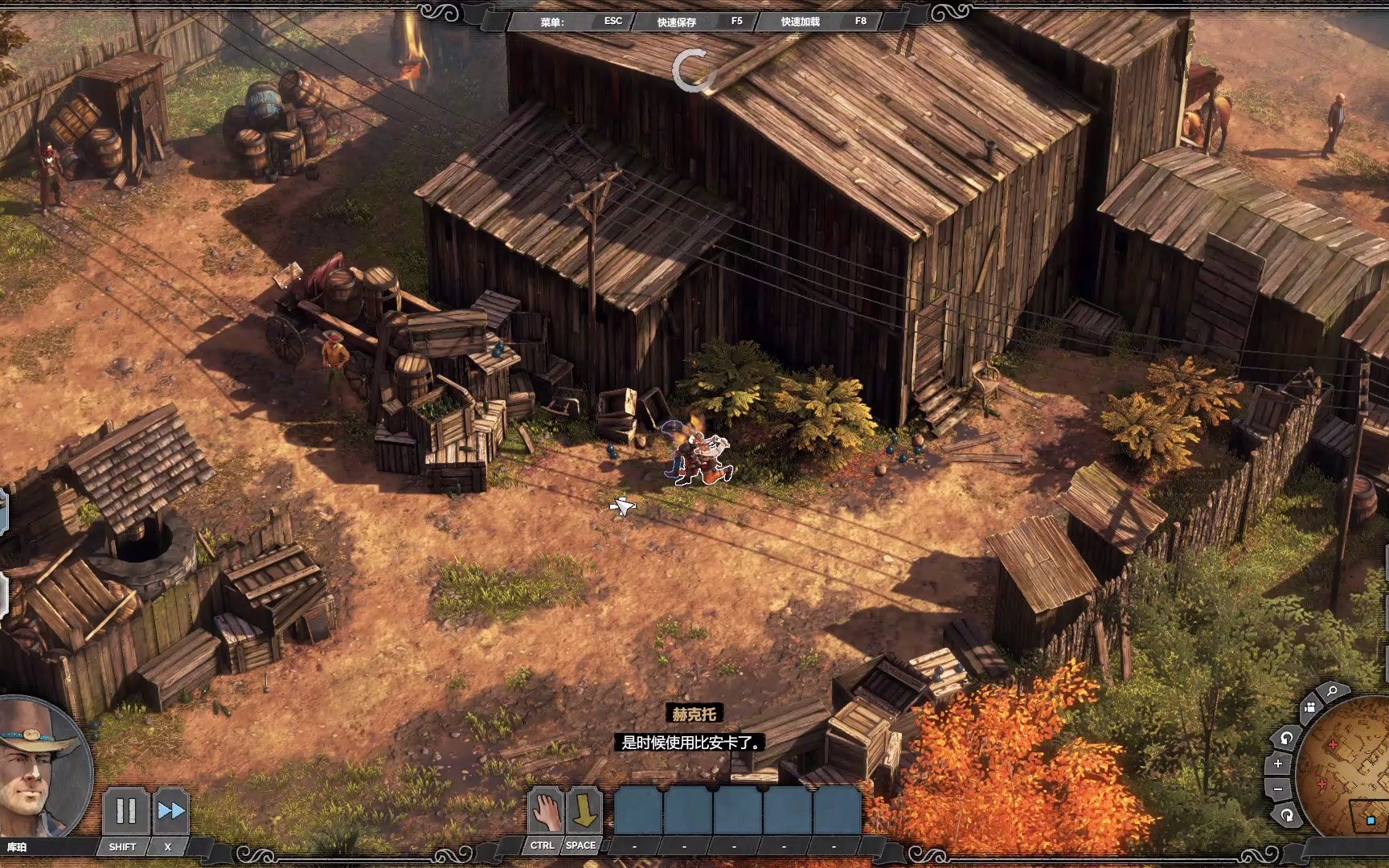Click the yellow down-arrow crouch icon

coord(584,812)
